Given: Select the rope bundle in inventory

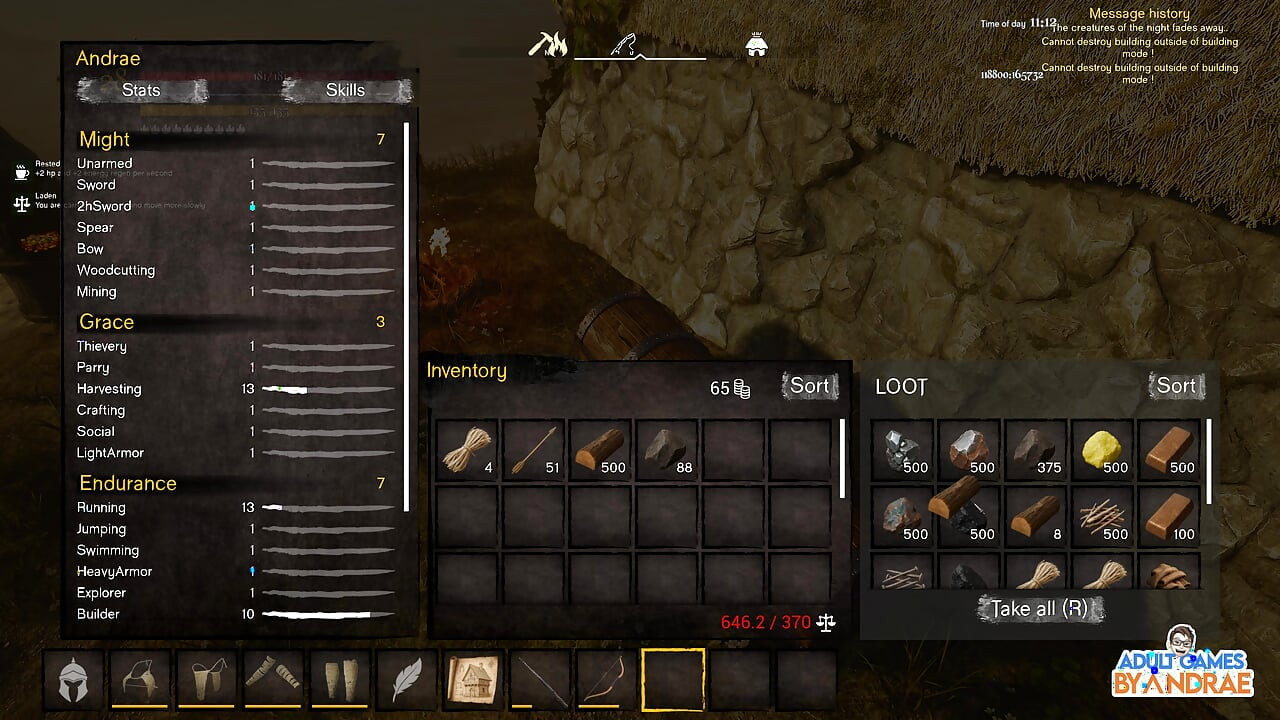Looking at the screenshot, I should (x=467, y=449).
